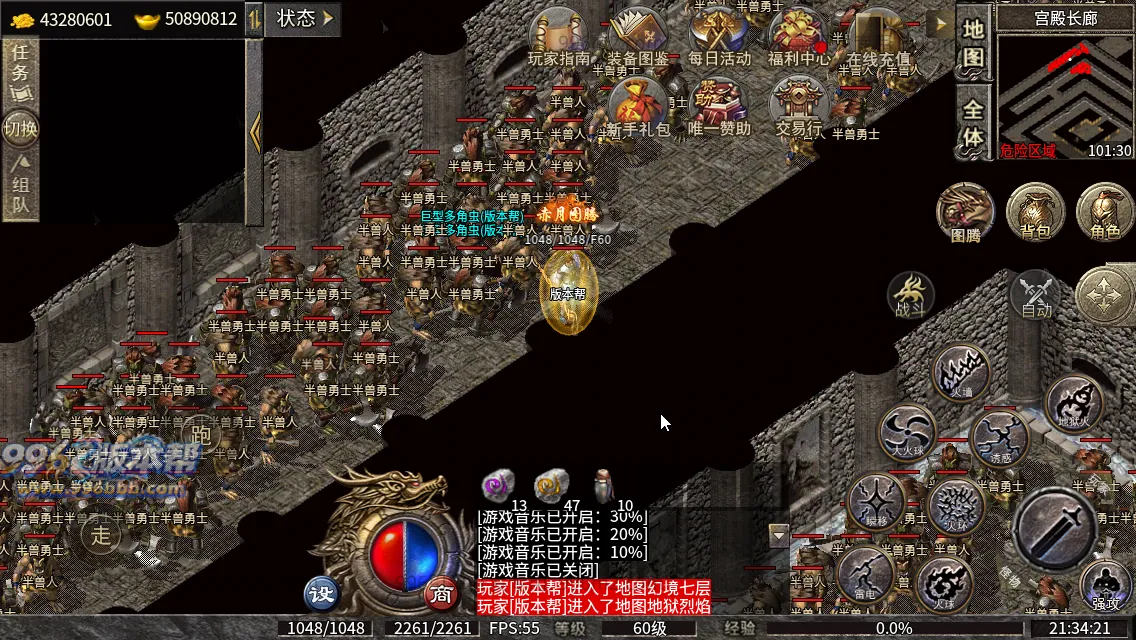
Task: Open 装备图鉴 equipment codex
Action: coord(638,38)
